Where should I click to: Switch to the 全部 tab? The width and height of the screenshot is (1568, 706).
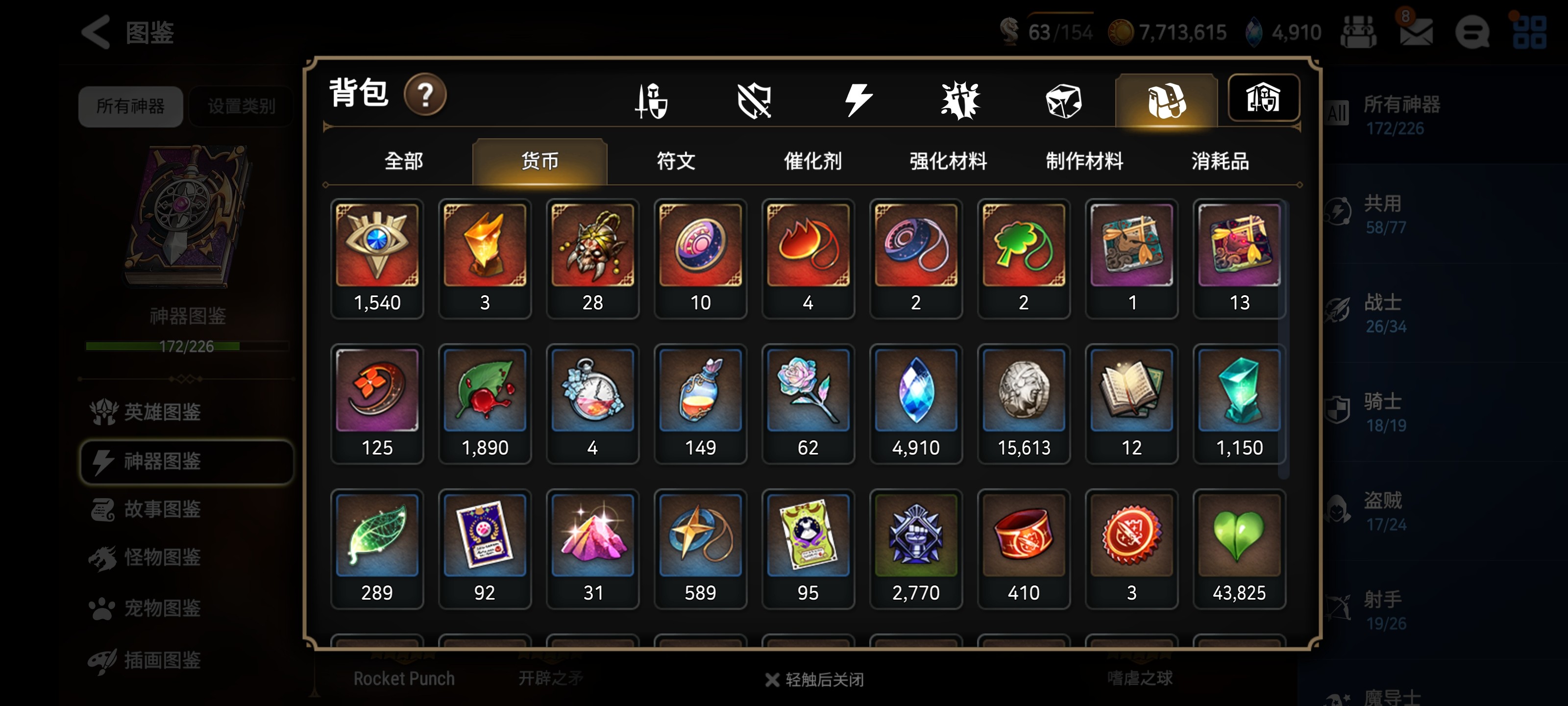point(403,161)
